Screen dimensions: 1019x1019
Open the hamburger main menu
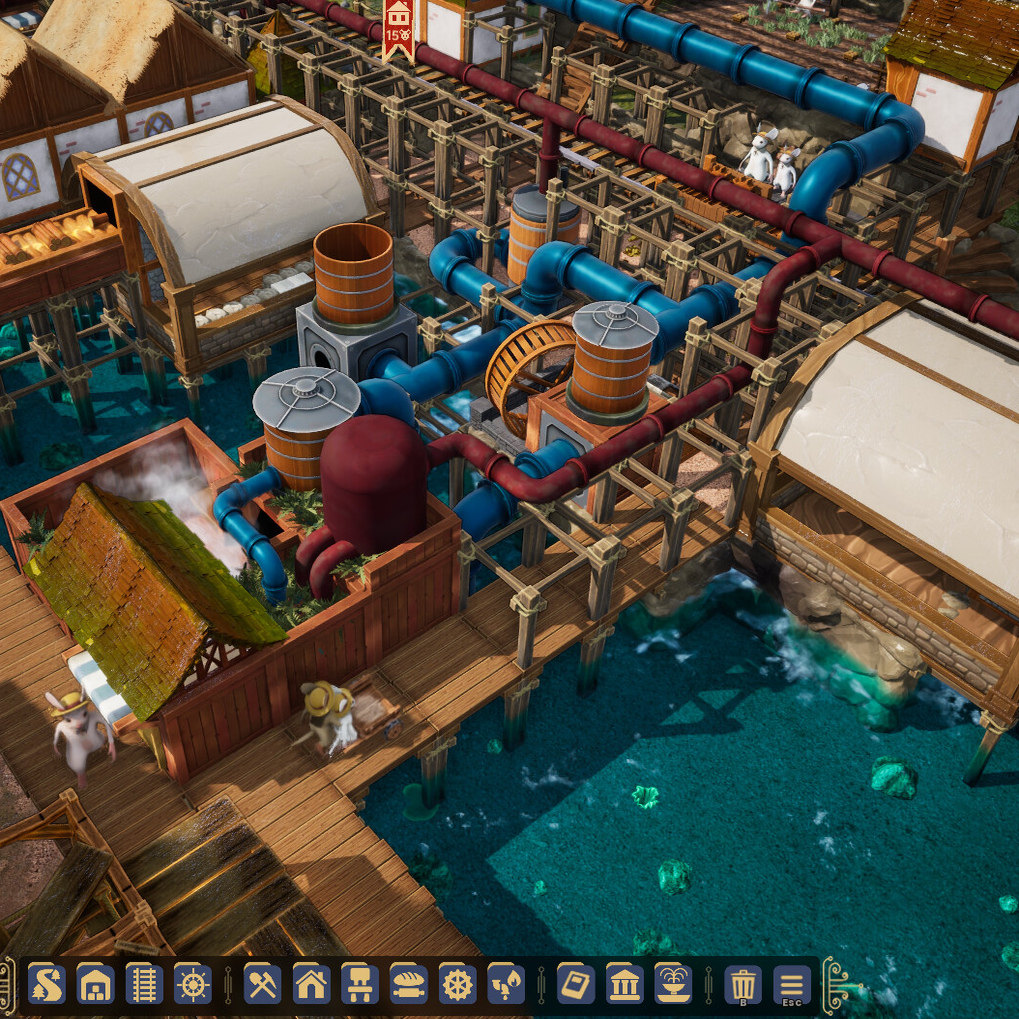[792, 984]
